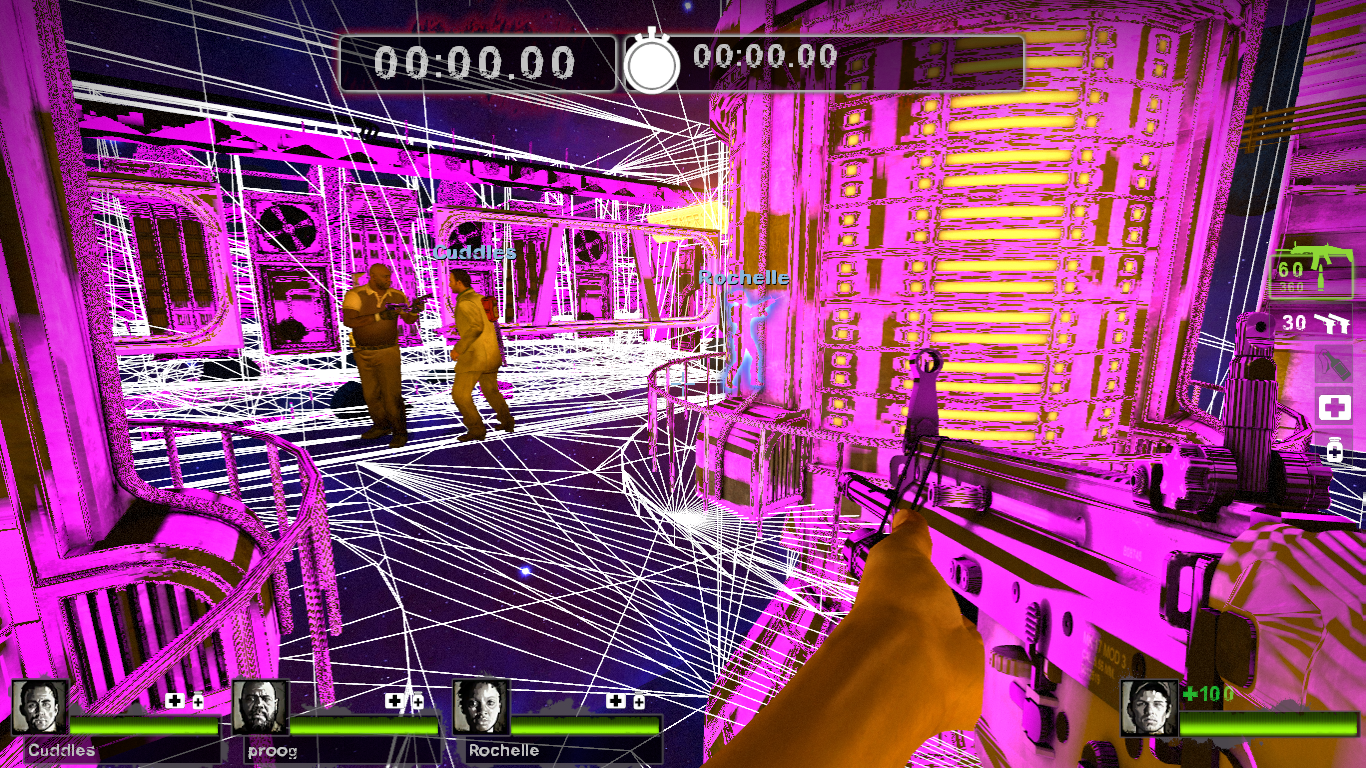The width and height of the screenshot is (1366, 768).
Task: Choose the molotov throwable slot
Action: click(1333, 364)
